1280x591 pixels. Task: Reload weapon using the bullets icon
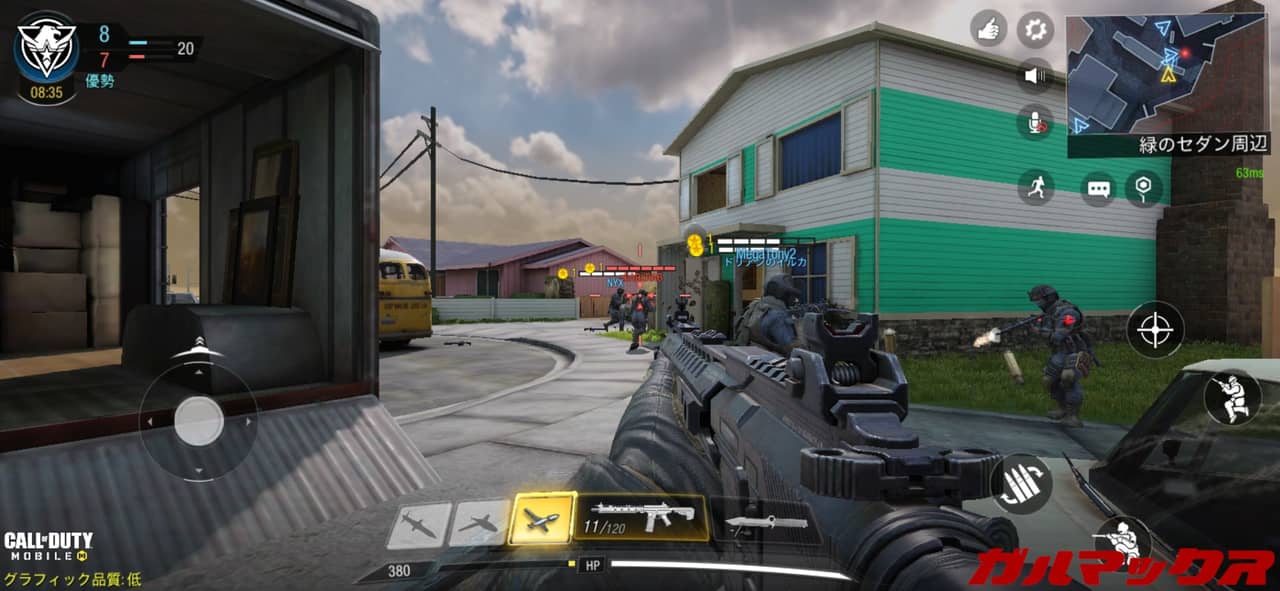[1020, 485]
